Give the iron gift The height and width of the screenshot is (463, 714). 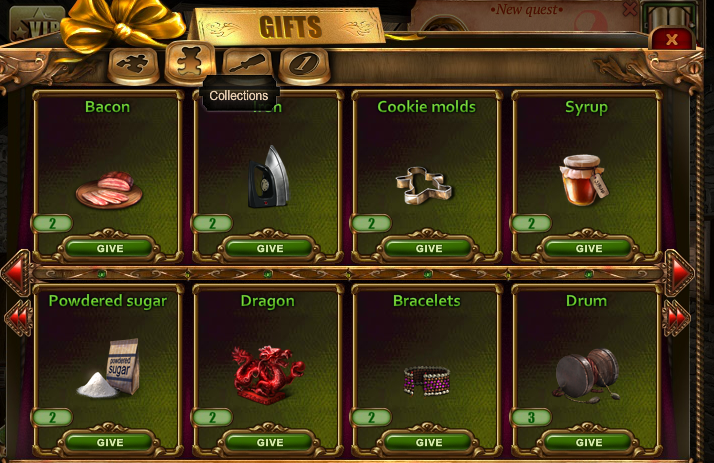coord(269,248)
